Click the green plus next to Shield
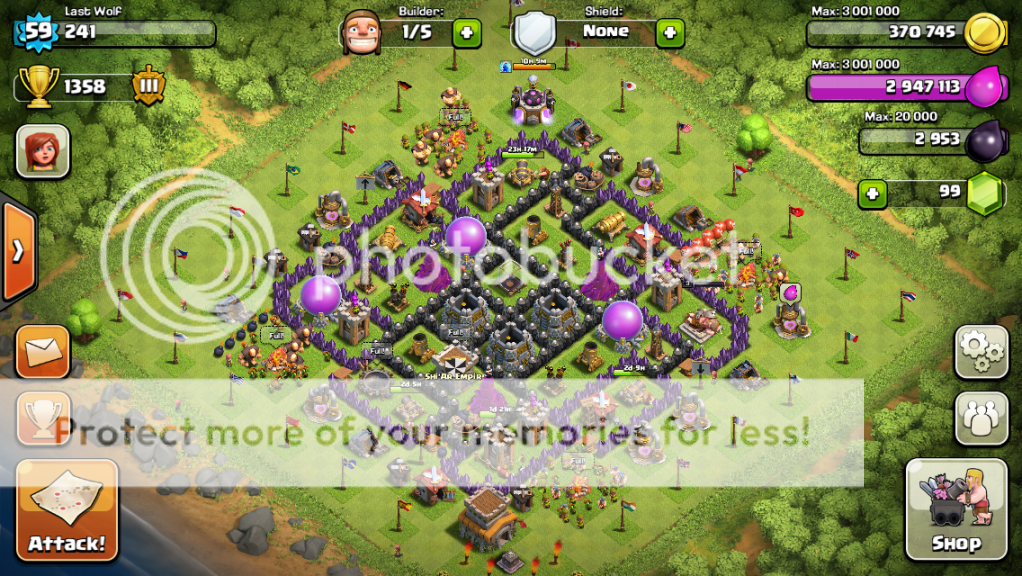This screenshot has width=1022, height=576. pyautogui.click(x=670, y=33)
